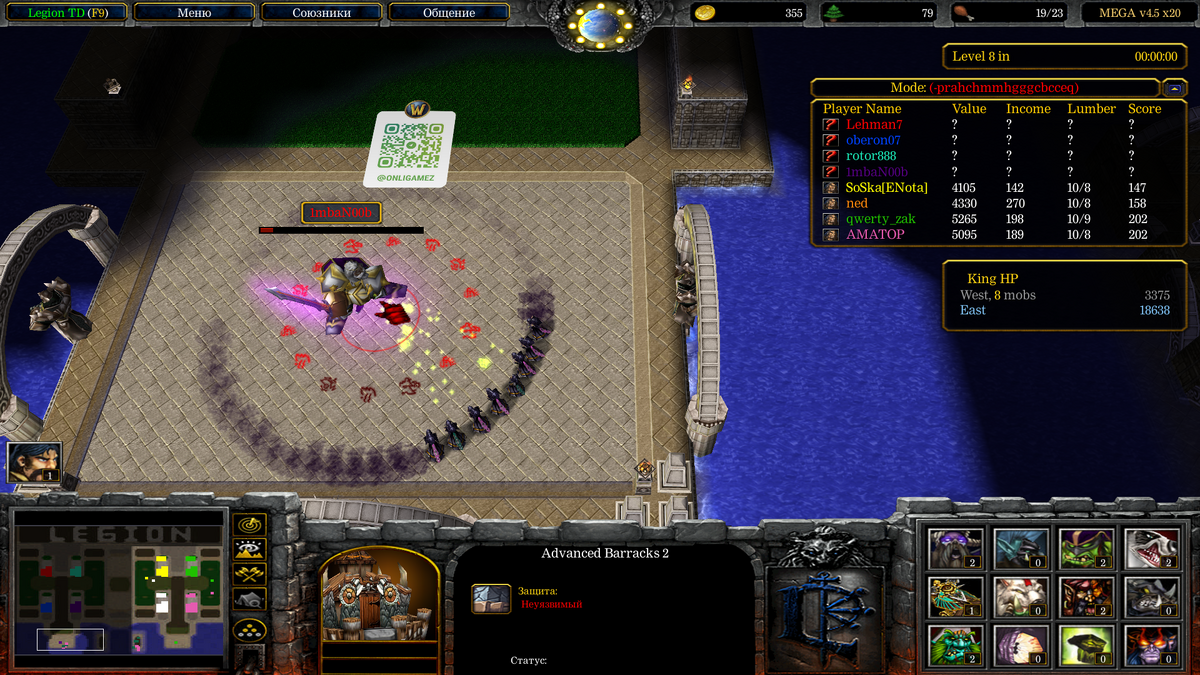Choose the demon with glowing orange eyes
This screenshot has height=675, width=1200.
[x=1150, y=645]
